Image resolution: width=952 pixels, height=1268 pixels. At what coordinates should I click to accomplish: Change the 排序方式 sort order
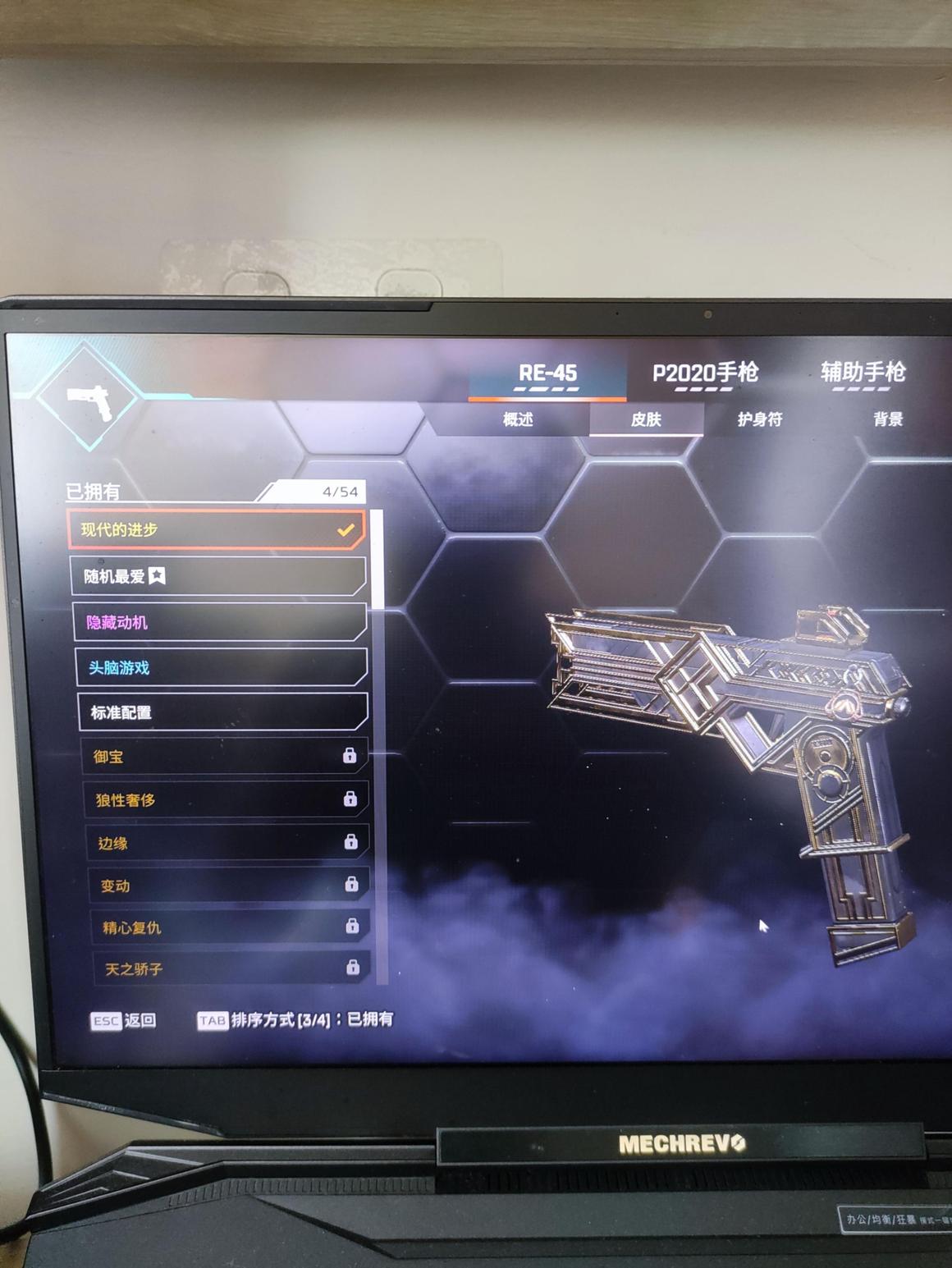coord(295,1020)
